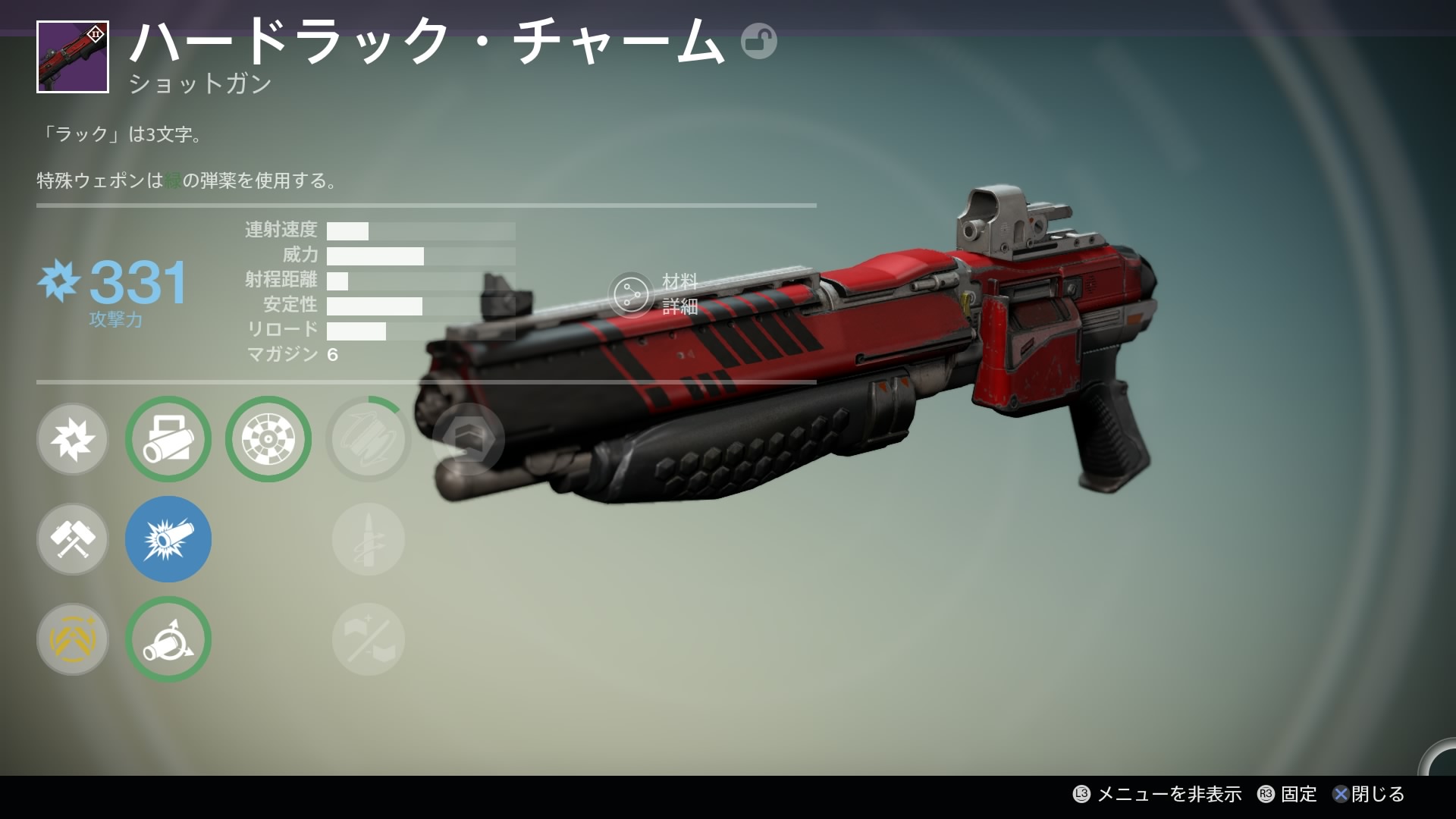
Task: Select the faded hexagon chevron node
Action: click(469, 439)
